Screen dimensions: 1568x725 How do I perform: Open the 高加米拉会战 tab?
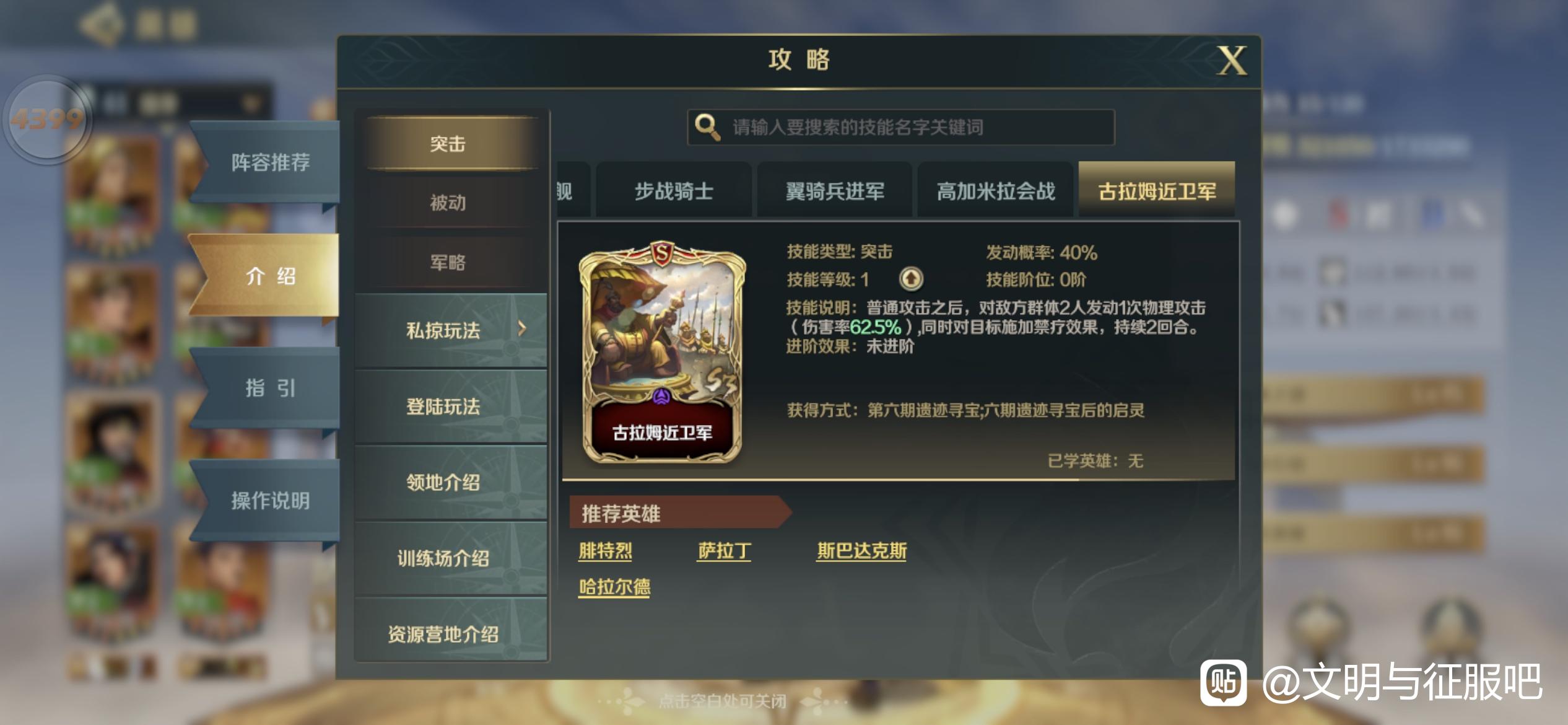[x=995, y=191]
